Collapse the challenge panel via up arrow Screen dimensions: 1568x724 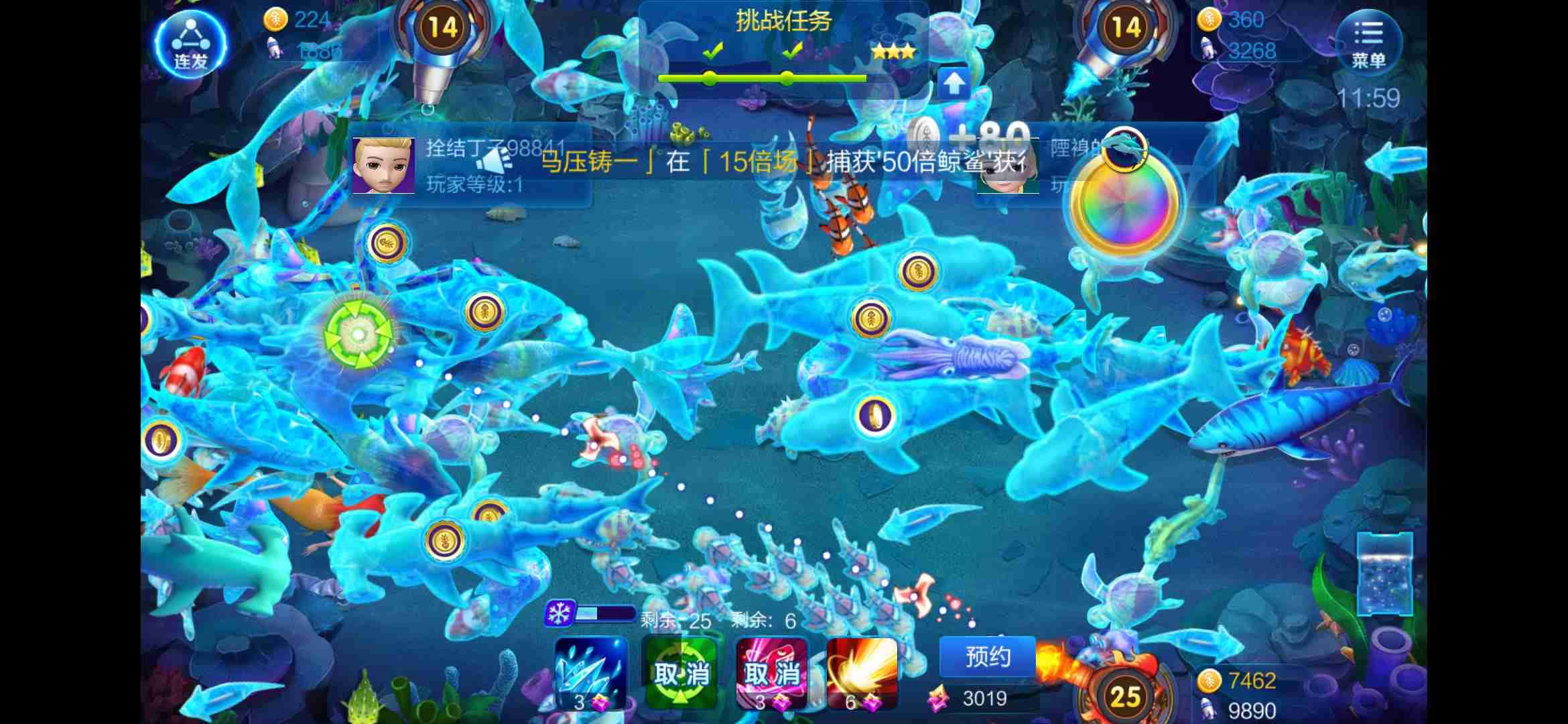(954, 83)
